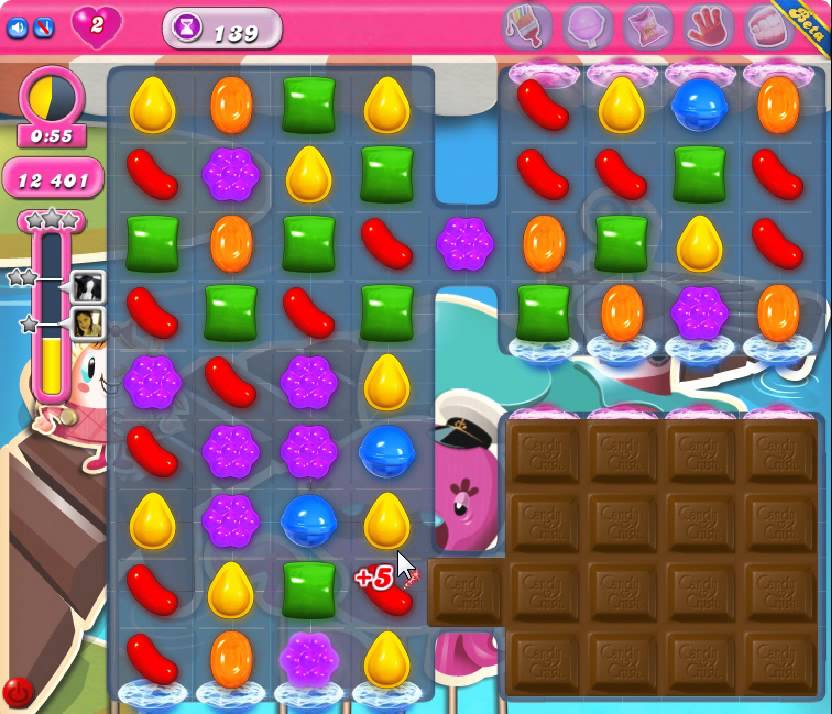
Task: Toggle the sound speaker button
Action: [x=17, y=28]
